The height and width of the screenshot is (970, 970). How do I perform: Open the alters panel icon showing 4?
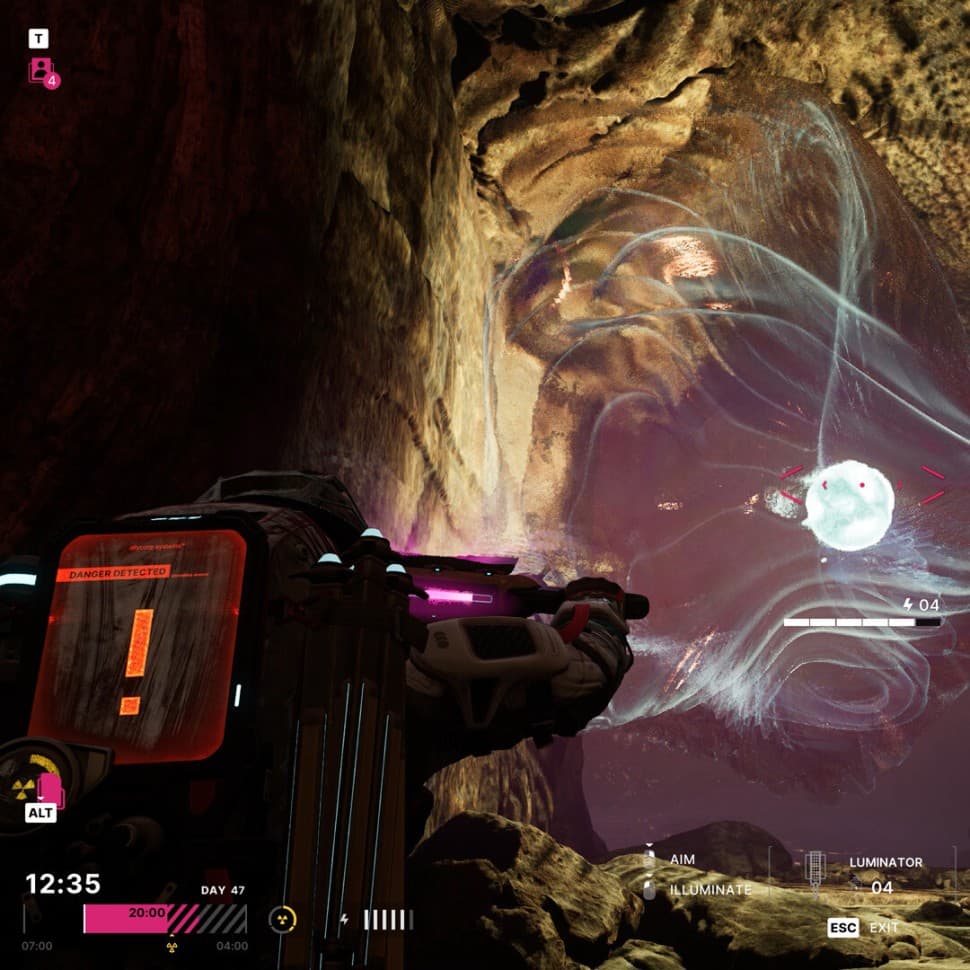tap(43, 71)
